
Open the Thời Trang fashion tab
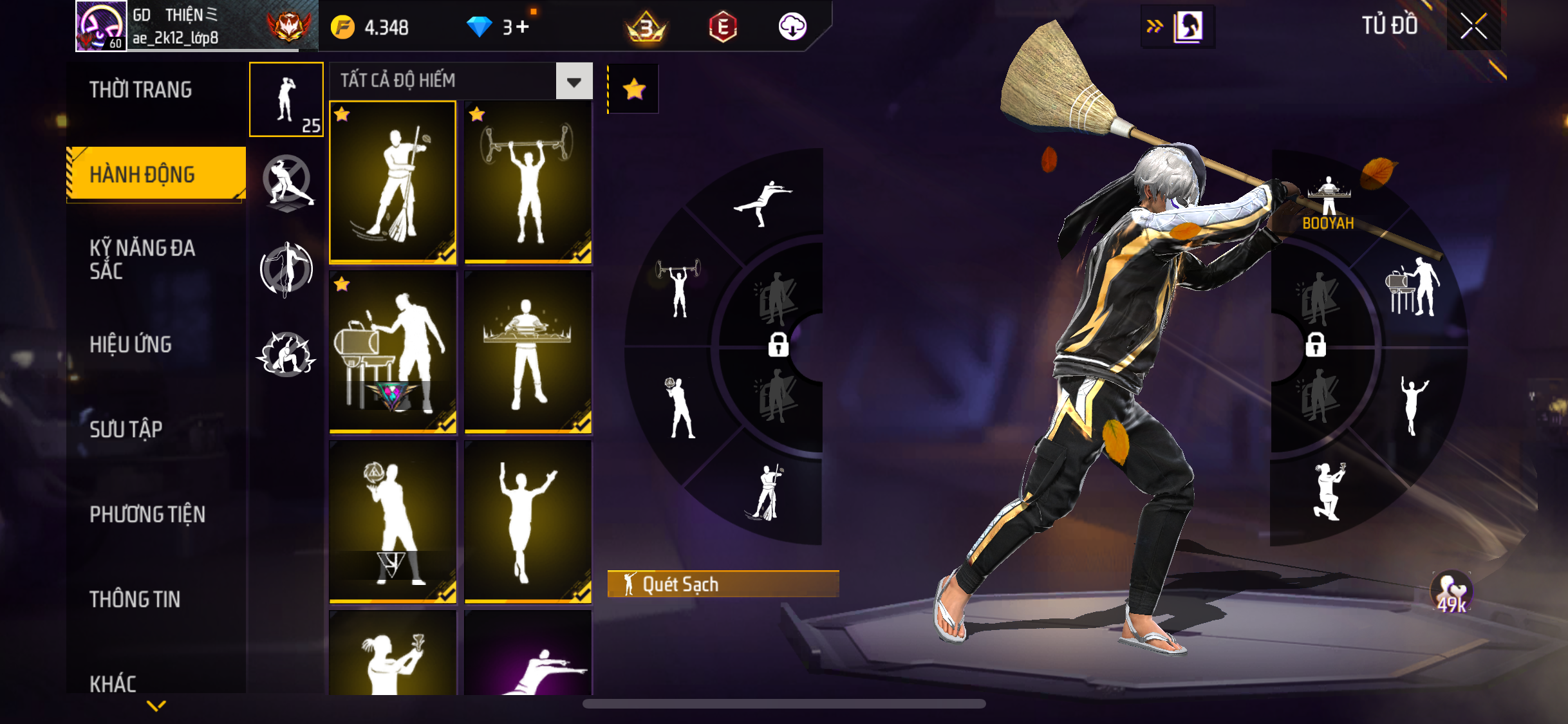pos(141,90)
